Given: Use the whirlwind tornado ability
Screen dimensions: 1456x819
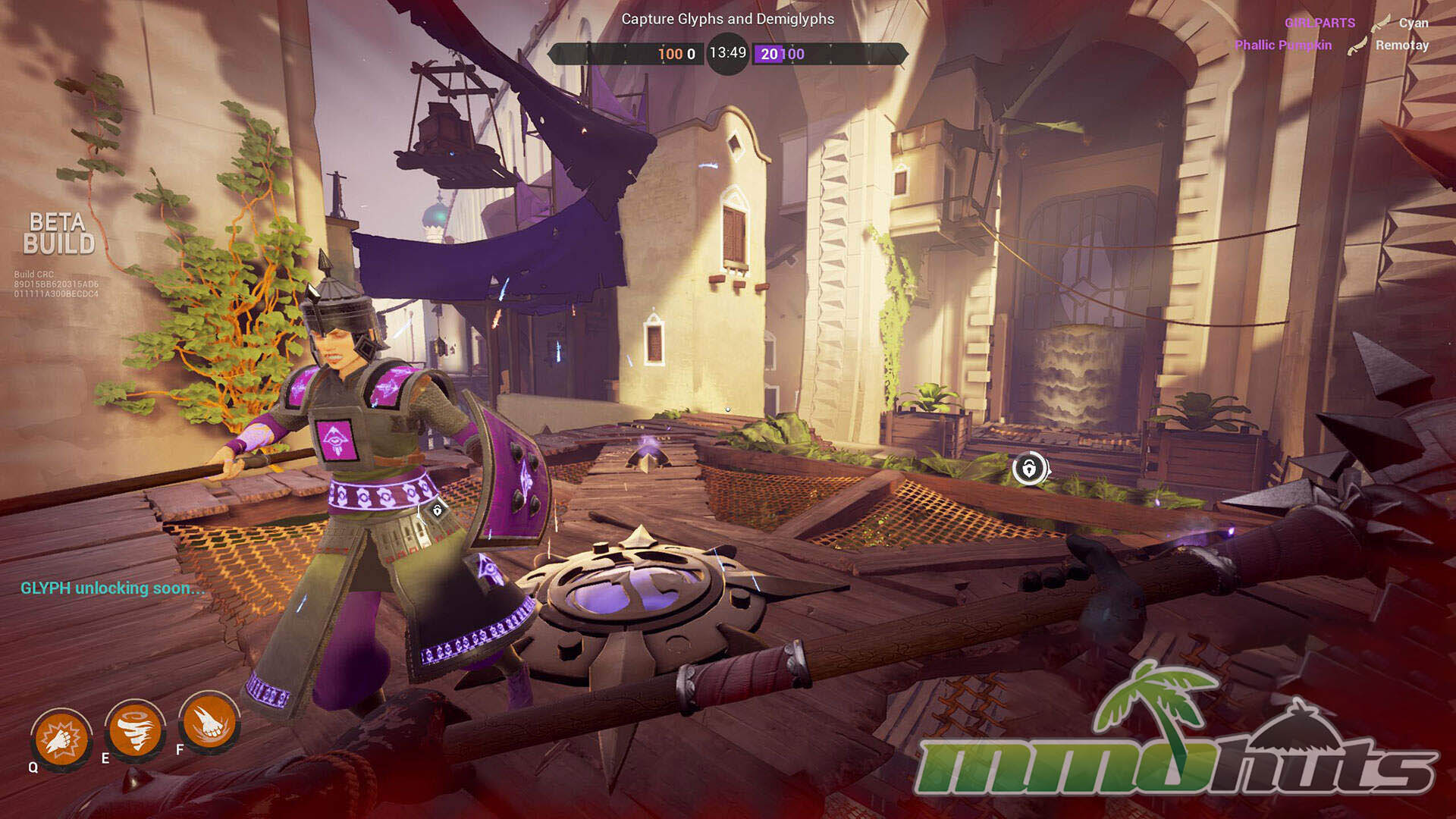Looking at the screenshot, I should pyautogui.click(x=135, y=730).
